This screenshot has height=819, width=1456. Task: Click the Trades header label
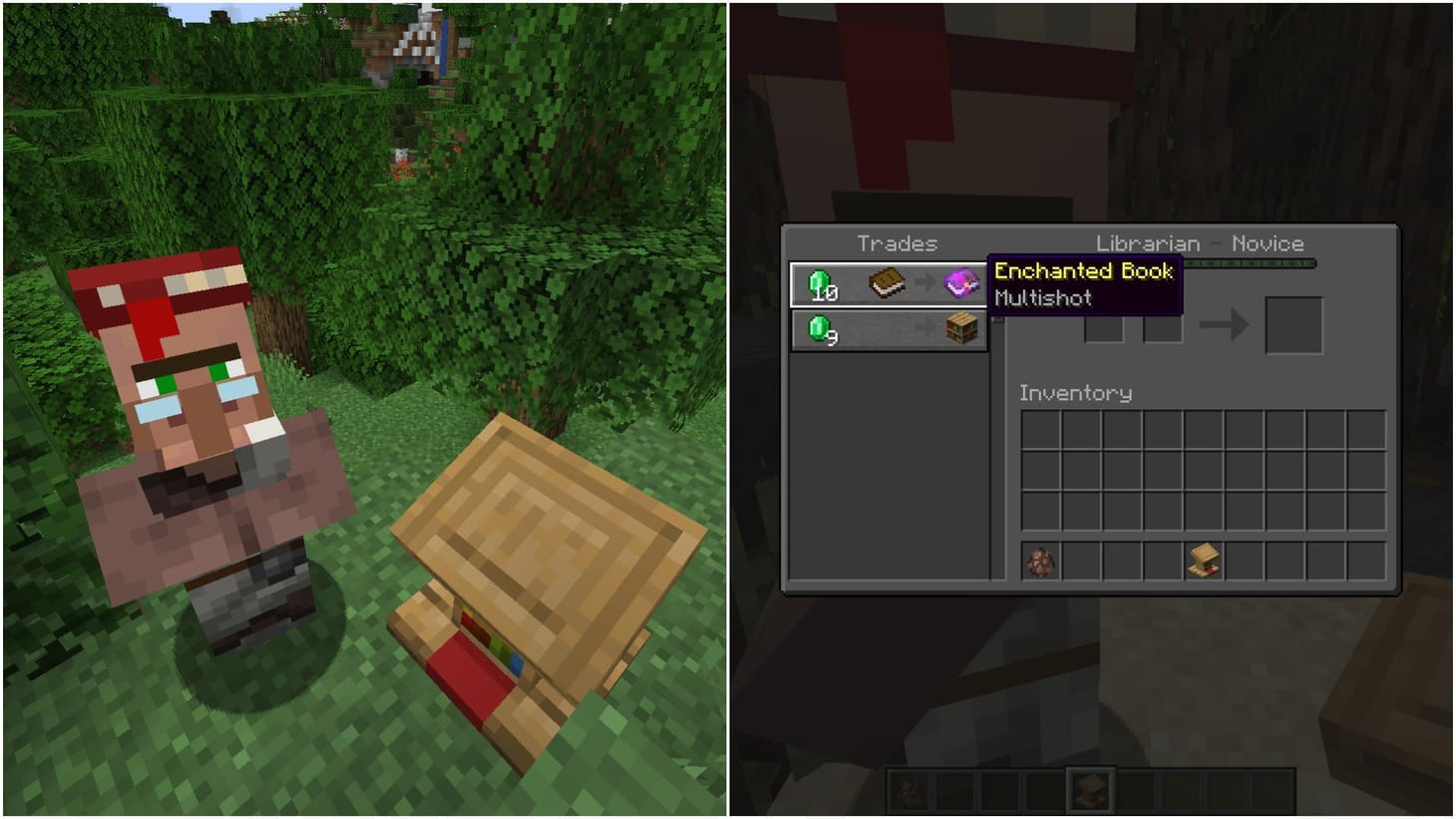[x=897, y=242]
